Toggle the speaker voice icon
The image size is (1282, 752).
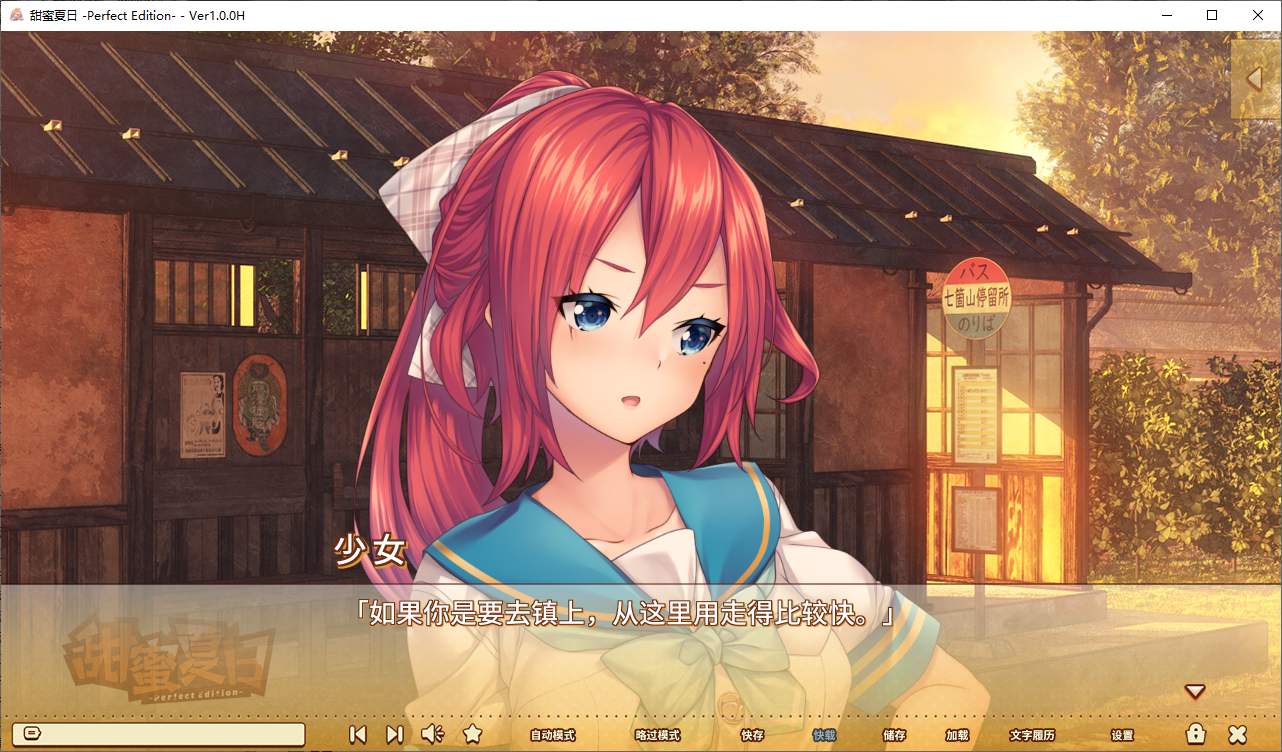coord(432,734)
